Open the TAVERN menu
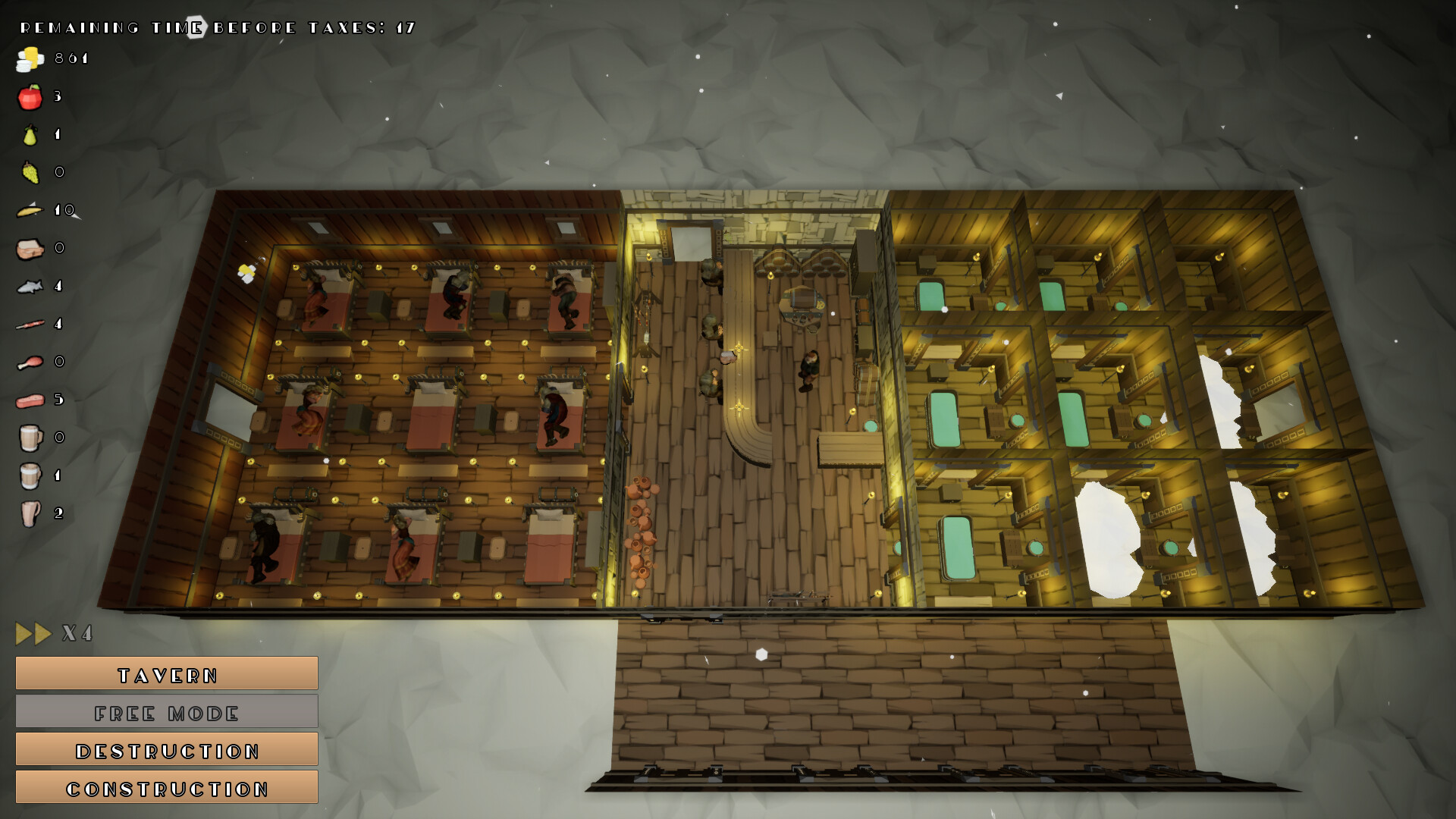 click(x=166, y=673)
